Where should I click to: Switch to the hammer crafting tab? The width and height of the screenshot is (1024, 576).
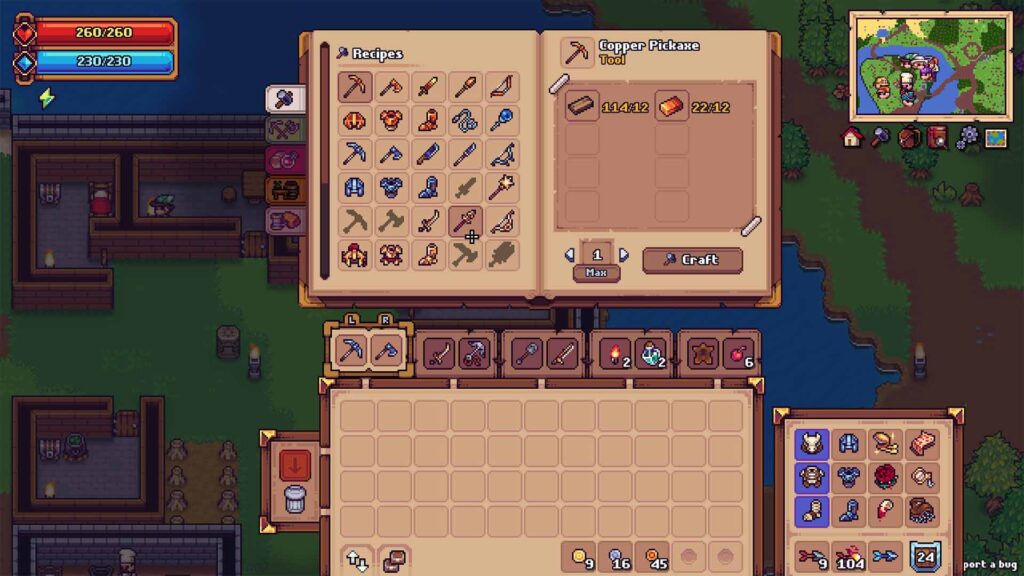[x=284, y=98]
